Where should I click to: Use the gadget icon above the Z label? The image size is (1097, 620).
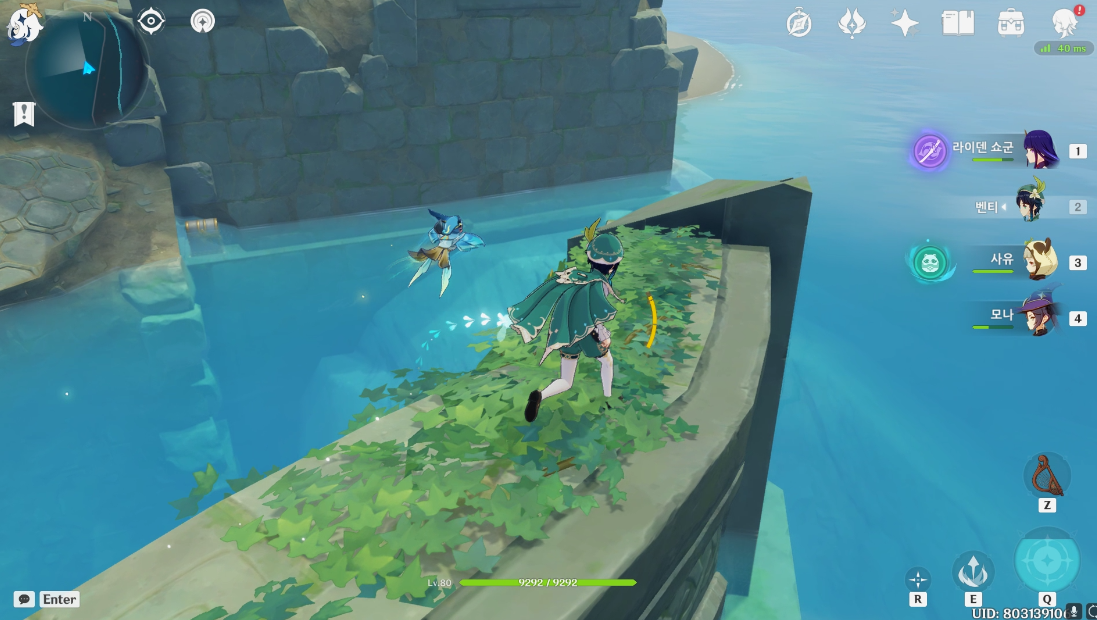[1046, 473]
